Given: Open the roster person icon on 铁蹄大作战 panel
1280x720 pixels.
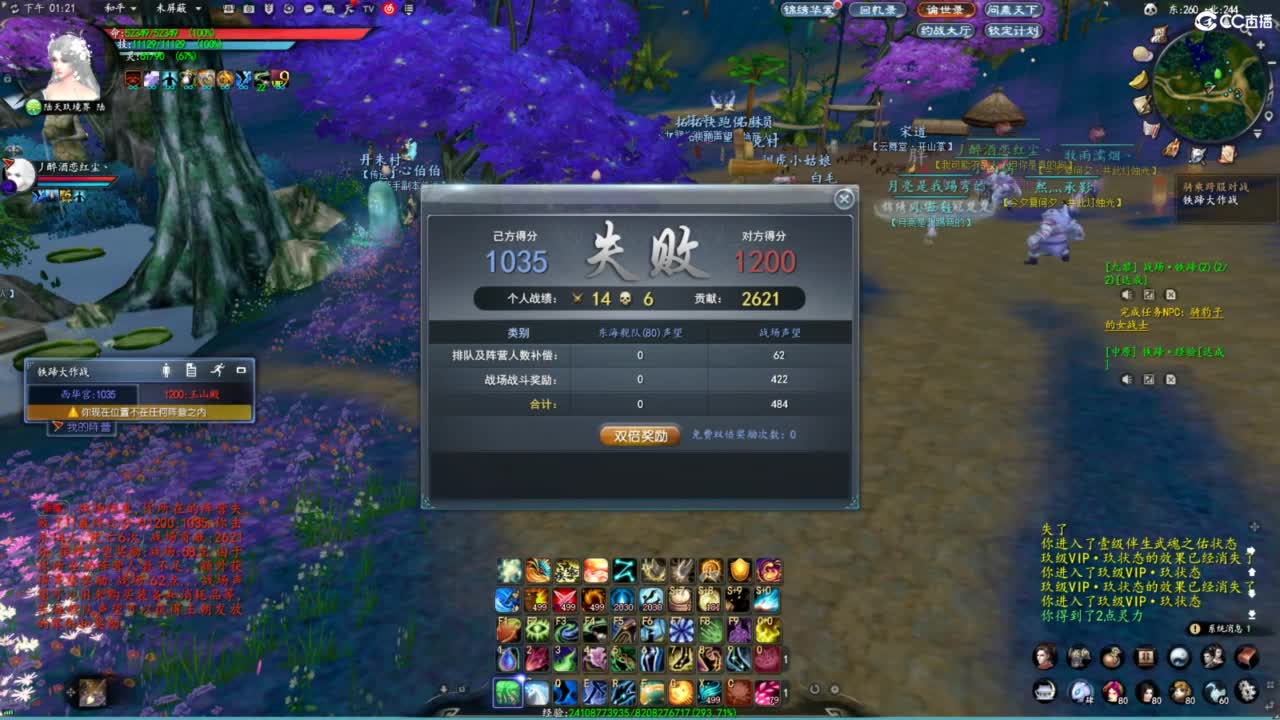Looking at the screenshot, I should tap(166, 371).
